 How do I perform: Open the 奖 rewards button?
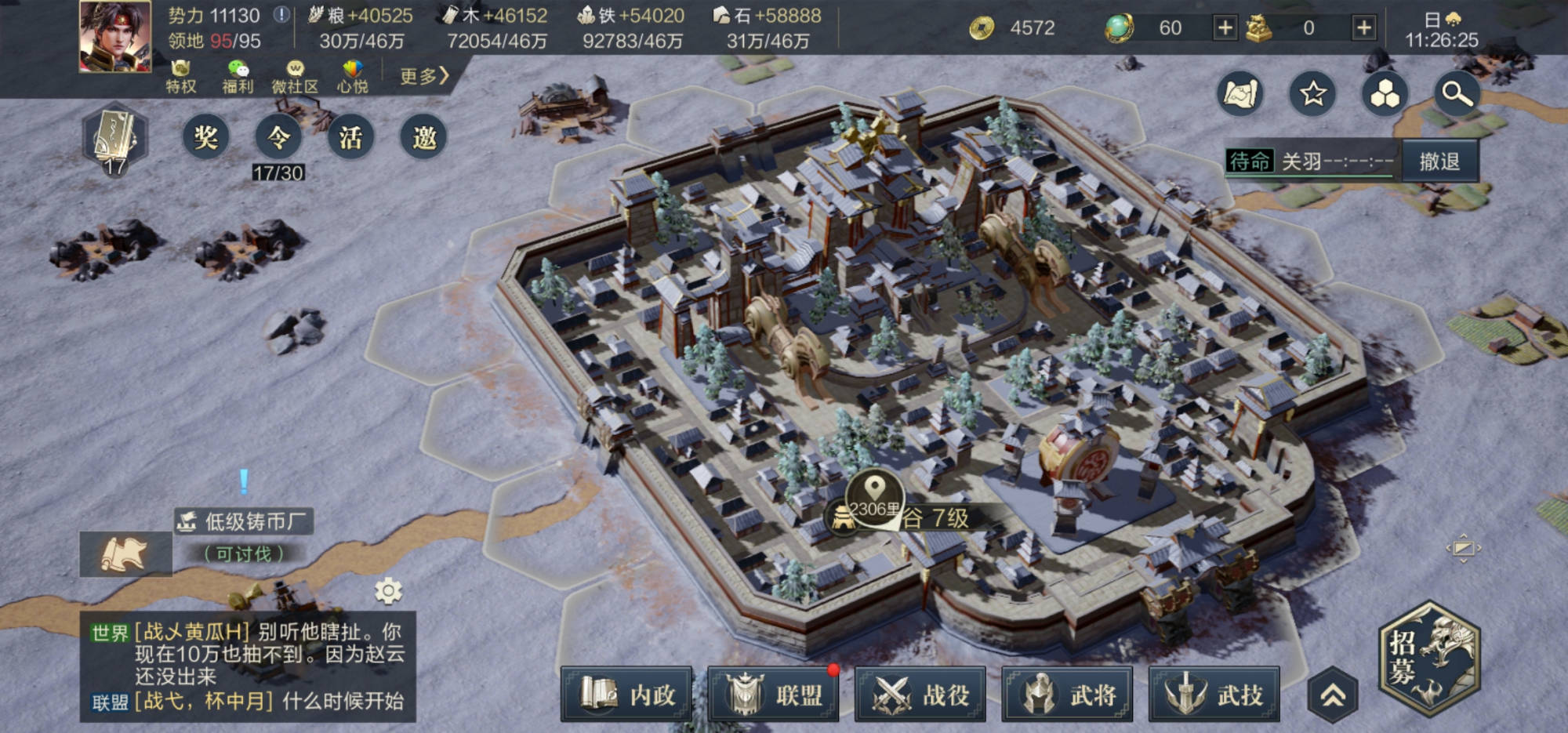point(205,137)
